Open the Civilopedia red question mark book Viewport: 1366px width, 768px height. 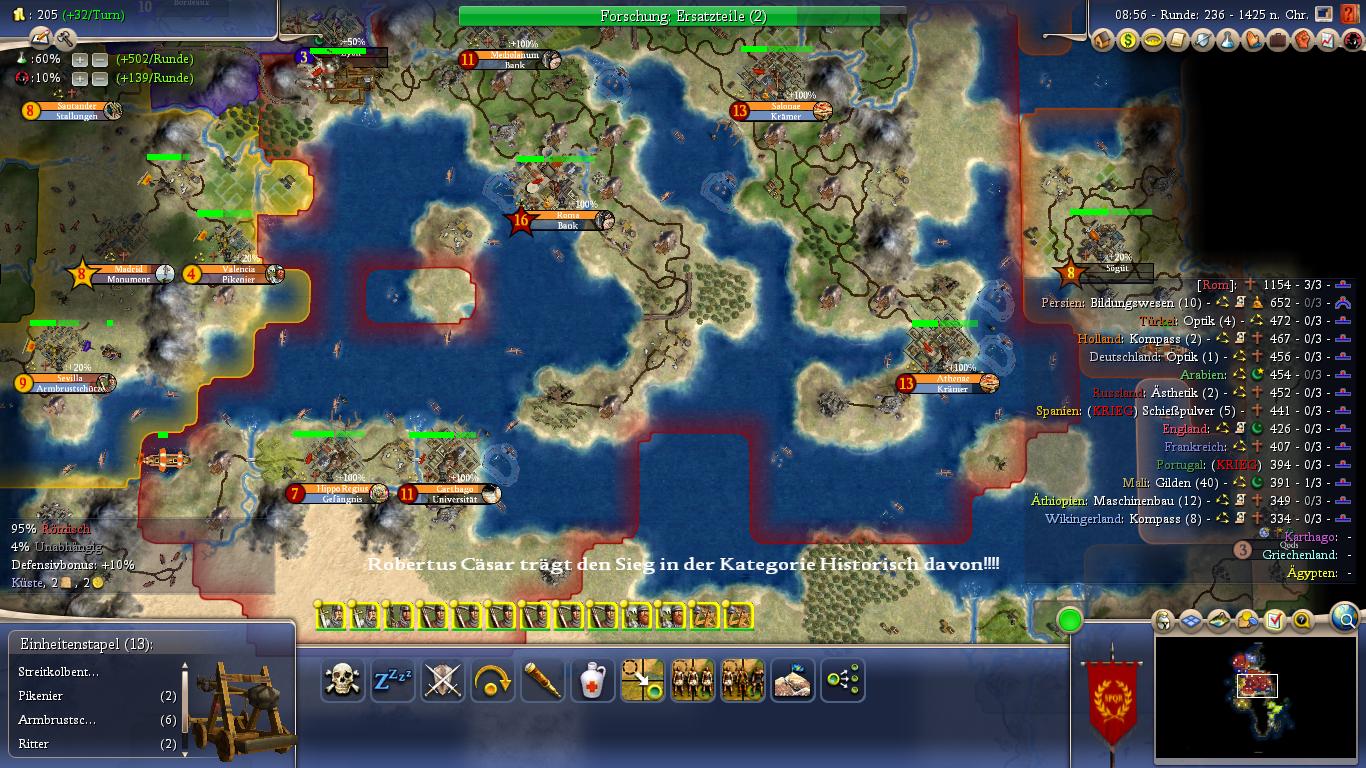[1350, 15]
